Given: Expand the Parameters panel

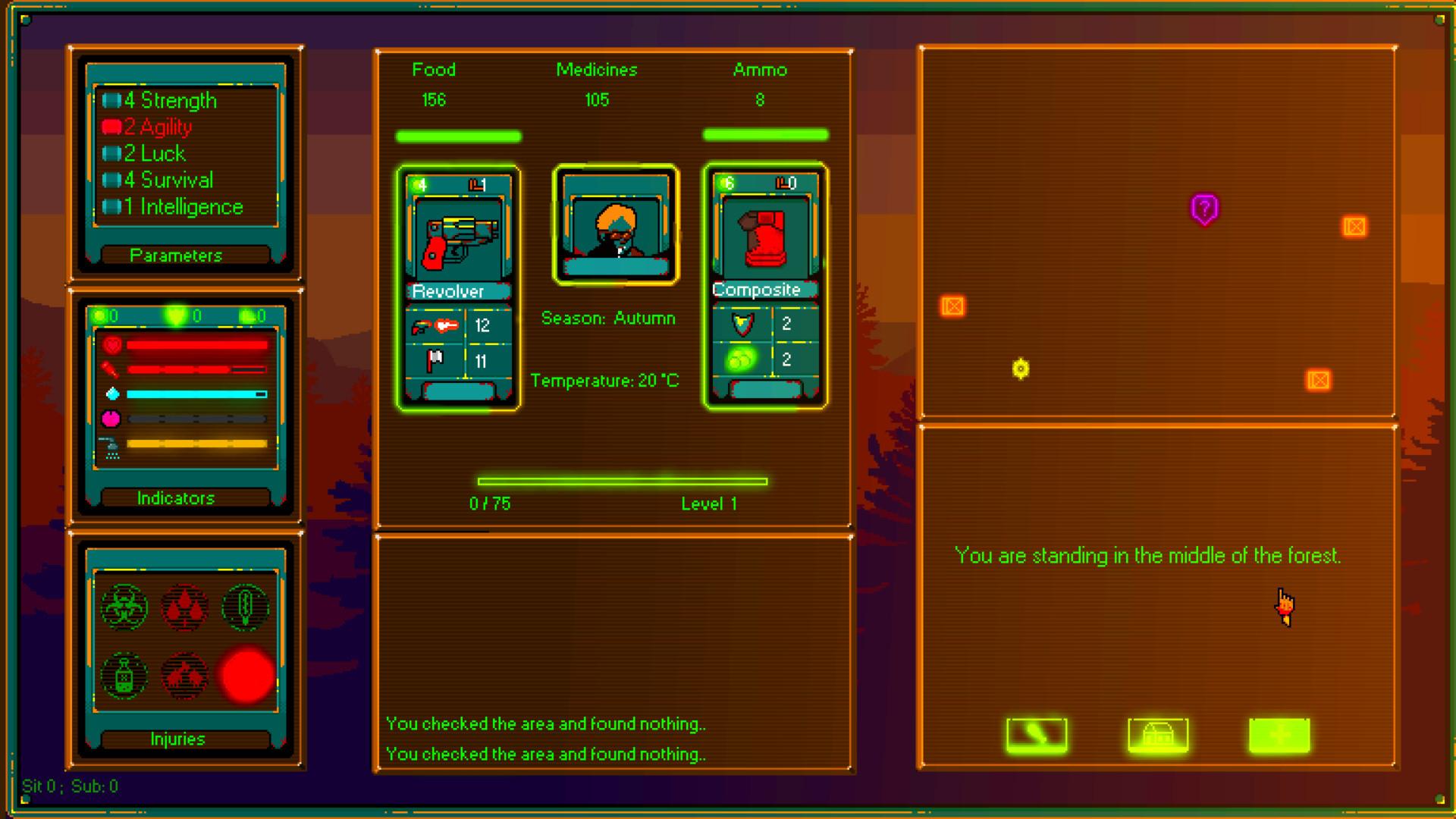Looking at the screenshot, I should click(x=177, y=256).
